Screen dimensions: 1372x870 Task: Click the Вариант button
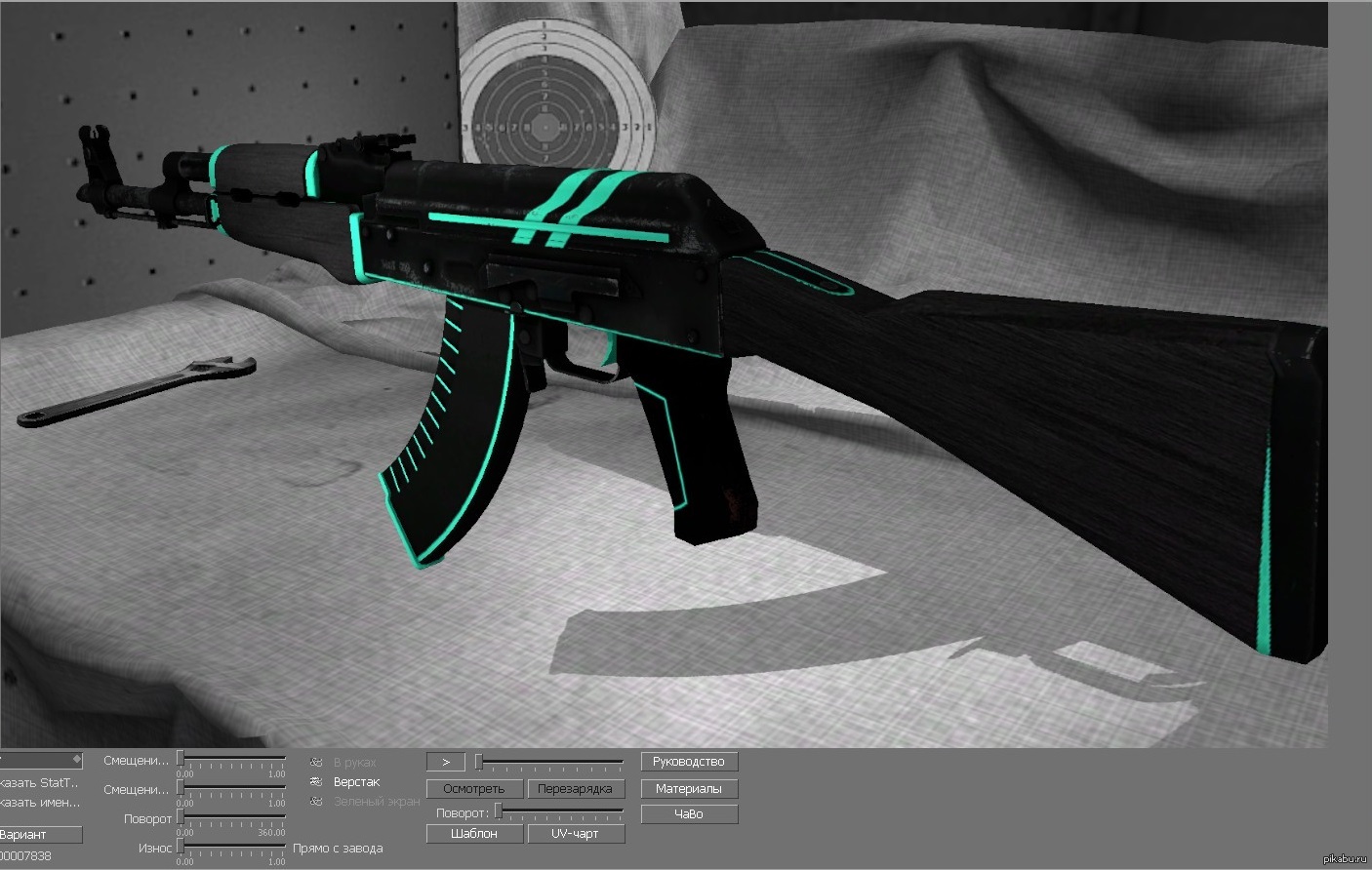click(39, 835)
